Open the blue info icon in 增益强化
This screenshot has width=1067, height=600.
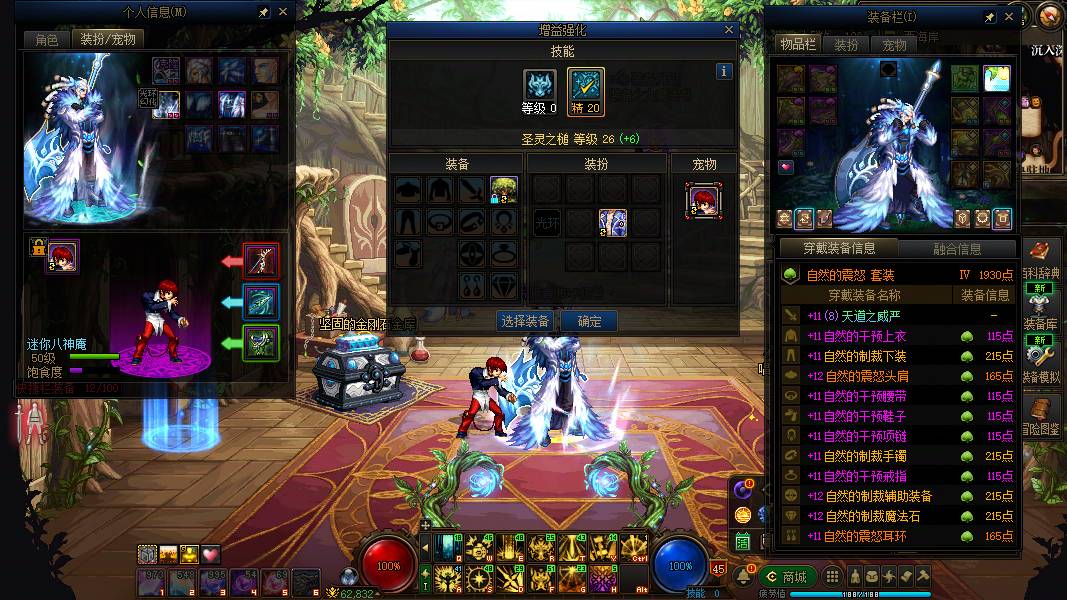click(724, 71)
